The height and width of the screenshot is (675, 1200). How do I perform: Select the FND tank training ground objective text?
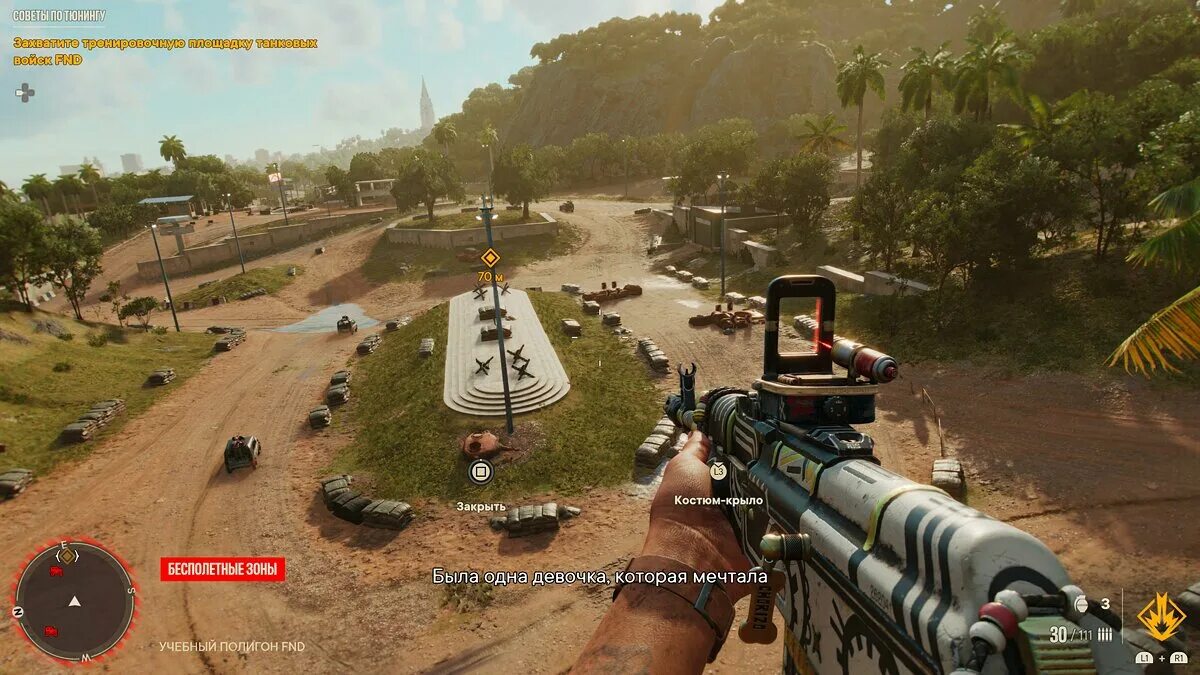164,52
